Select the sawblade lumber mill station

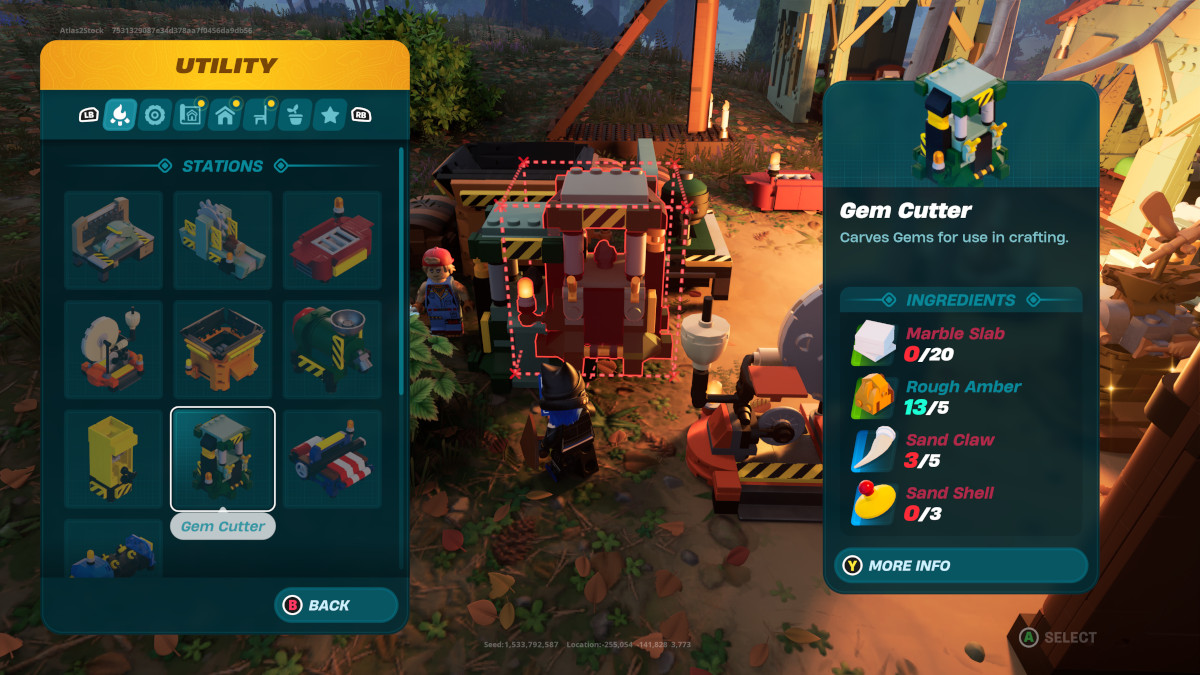(223, 241)
